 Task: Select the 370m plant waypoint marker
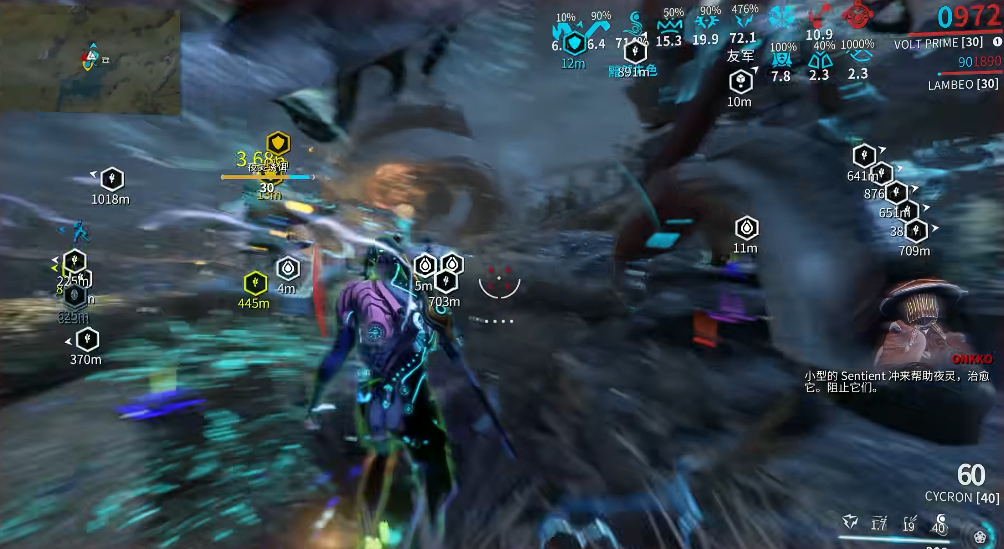[87, 339]
